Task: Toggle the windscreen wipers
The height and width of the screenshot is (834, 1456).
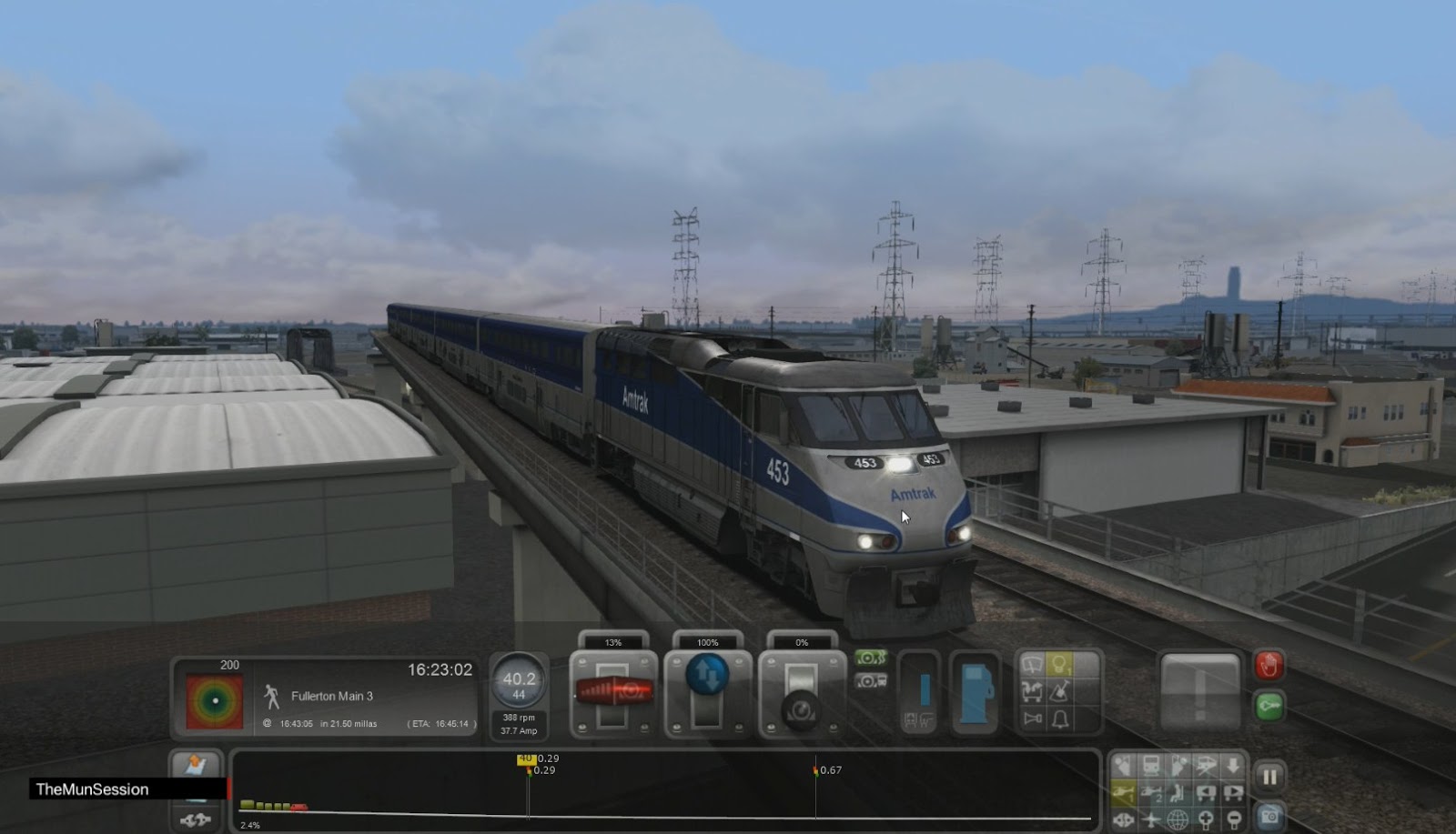Action: click(x=1030, y=665)
